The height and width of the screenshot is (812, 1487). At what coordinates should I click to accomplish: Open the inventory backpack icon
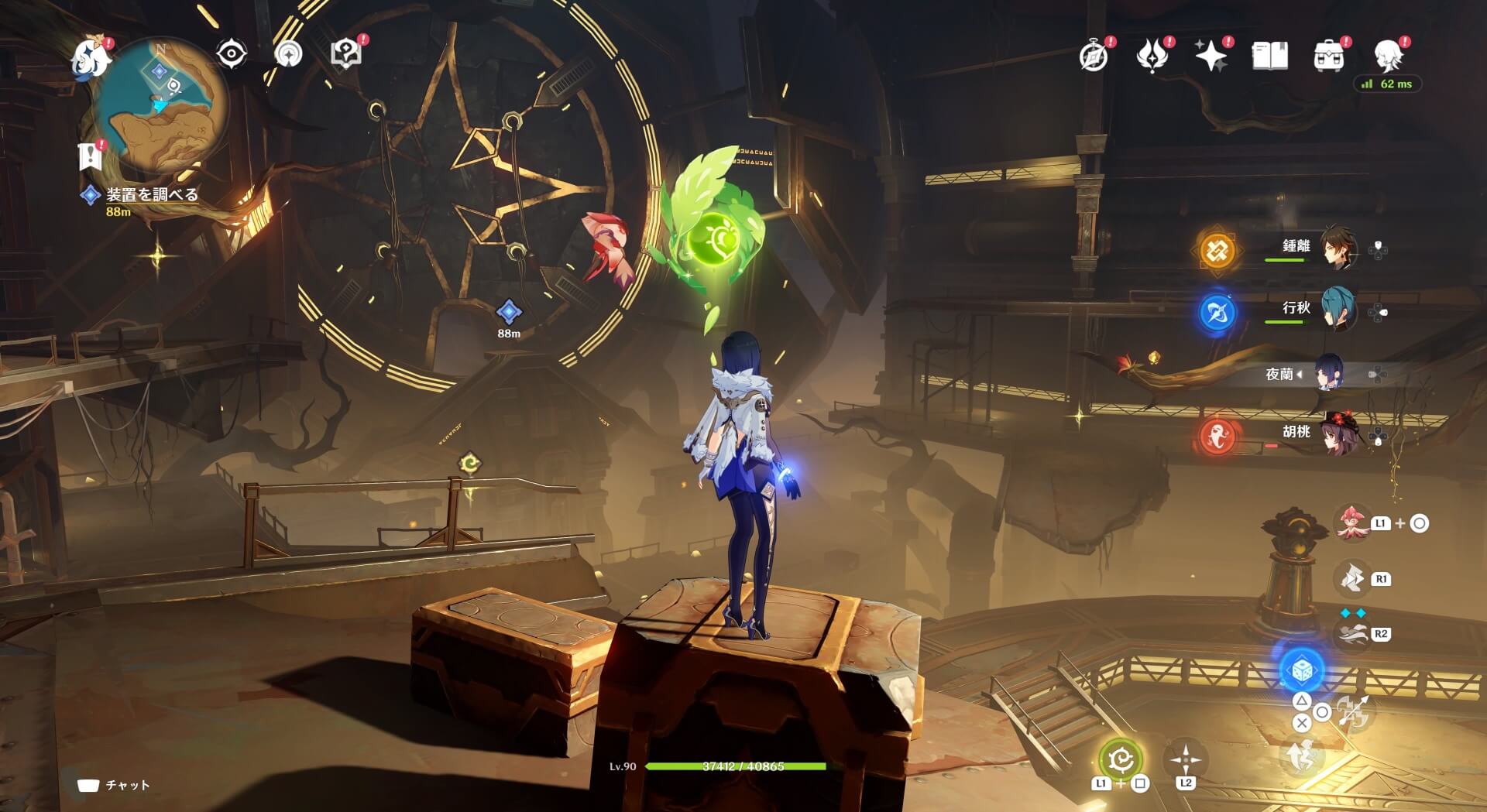coord(1328,56)
